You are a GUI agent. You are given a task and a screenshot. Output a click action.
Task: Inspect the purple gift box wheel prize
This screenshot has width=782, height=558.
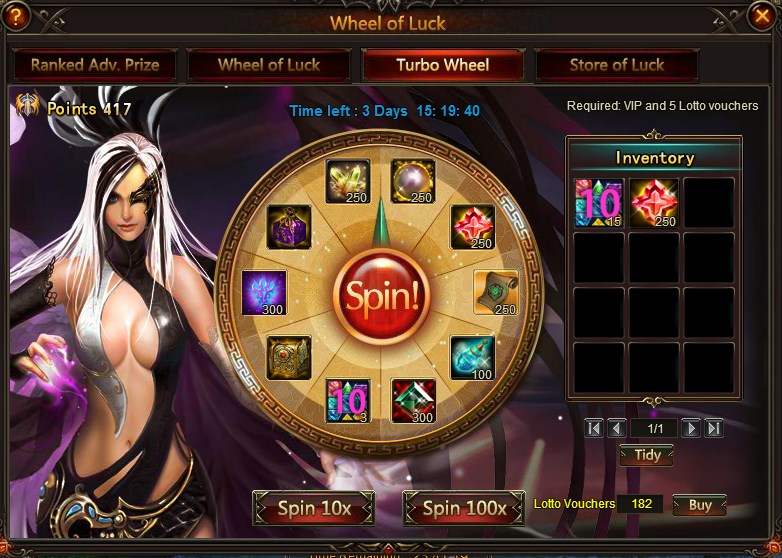pos(289,226)
